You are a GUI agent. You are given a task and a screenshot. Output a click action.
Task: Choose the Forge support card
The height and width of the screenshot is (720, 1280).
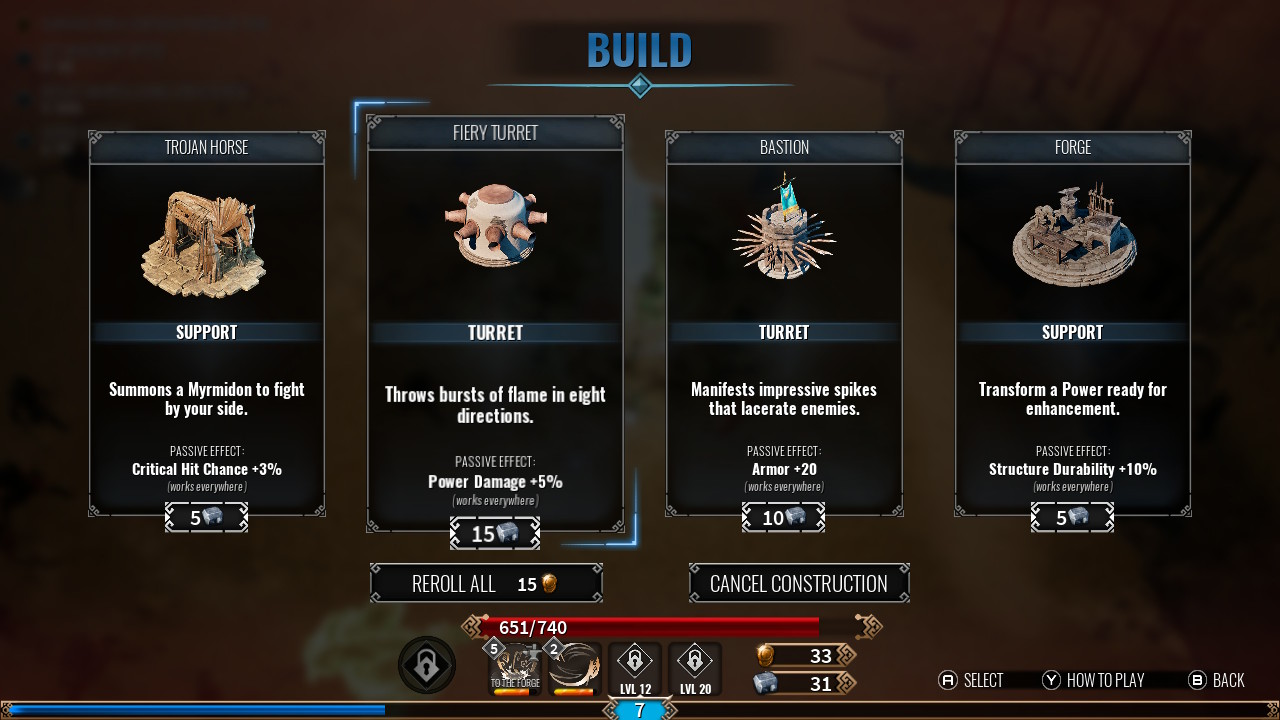pyautogui.click(x=1072, y=323)
